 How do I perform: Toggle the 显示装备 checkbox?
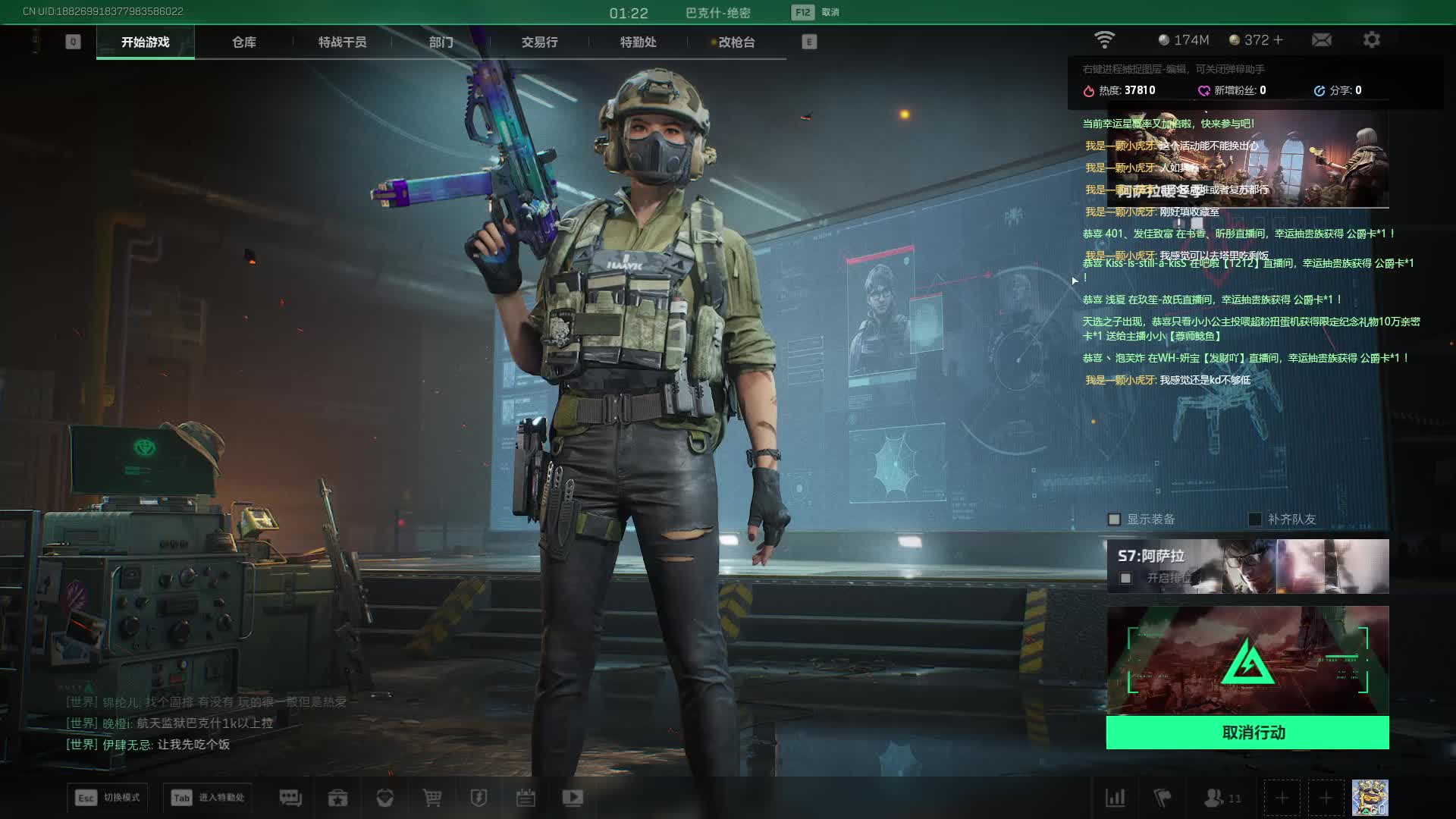(x=1114, y=519)
